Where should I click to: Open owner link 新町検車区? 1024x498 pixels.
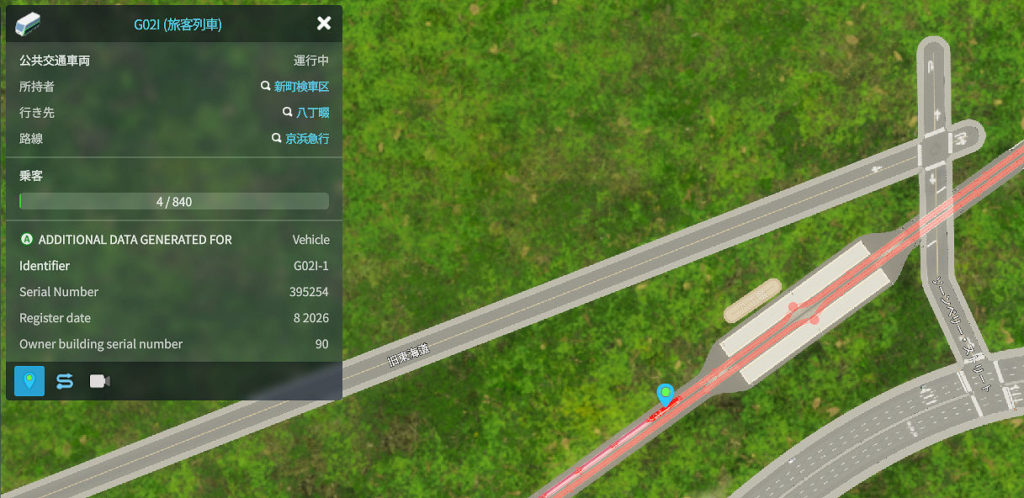tap(301, 87)
